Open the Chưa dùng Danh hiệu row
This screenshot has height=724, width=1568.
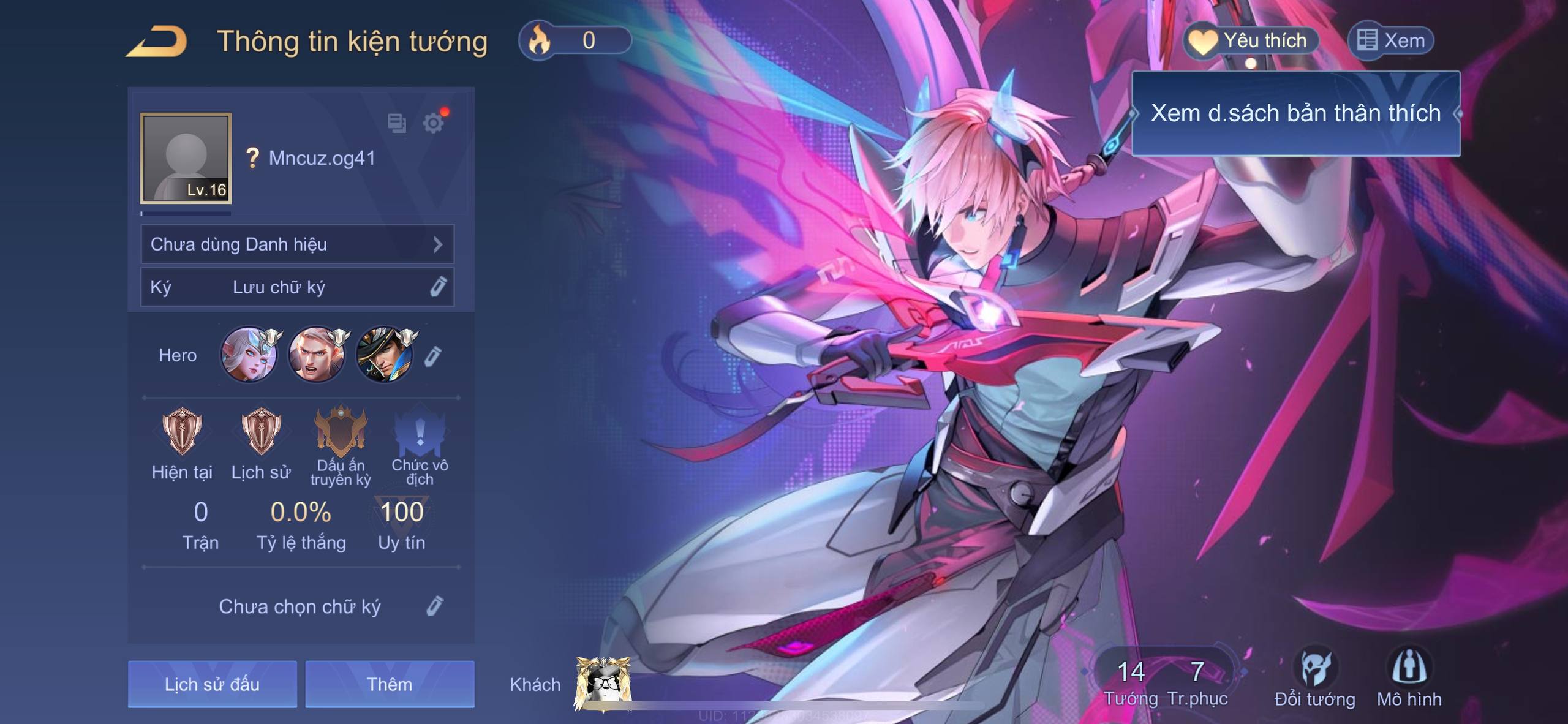pyautogui.click(x=297, y=244)
